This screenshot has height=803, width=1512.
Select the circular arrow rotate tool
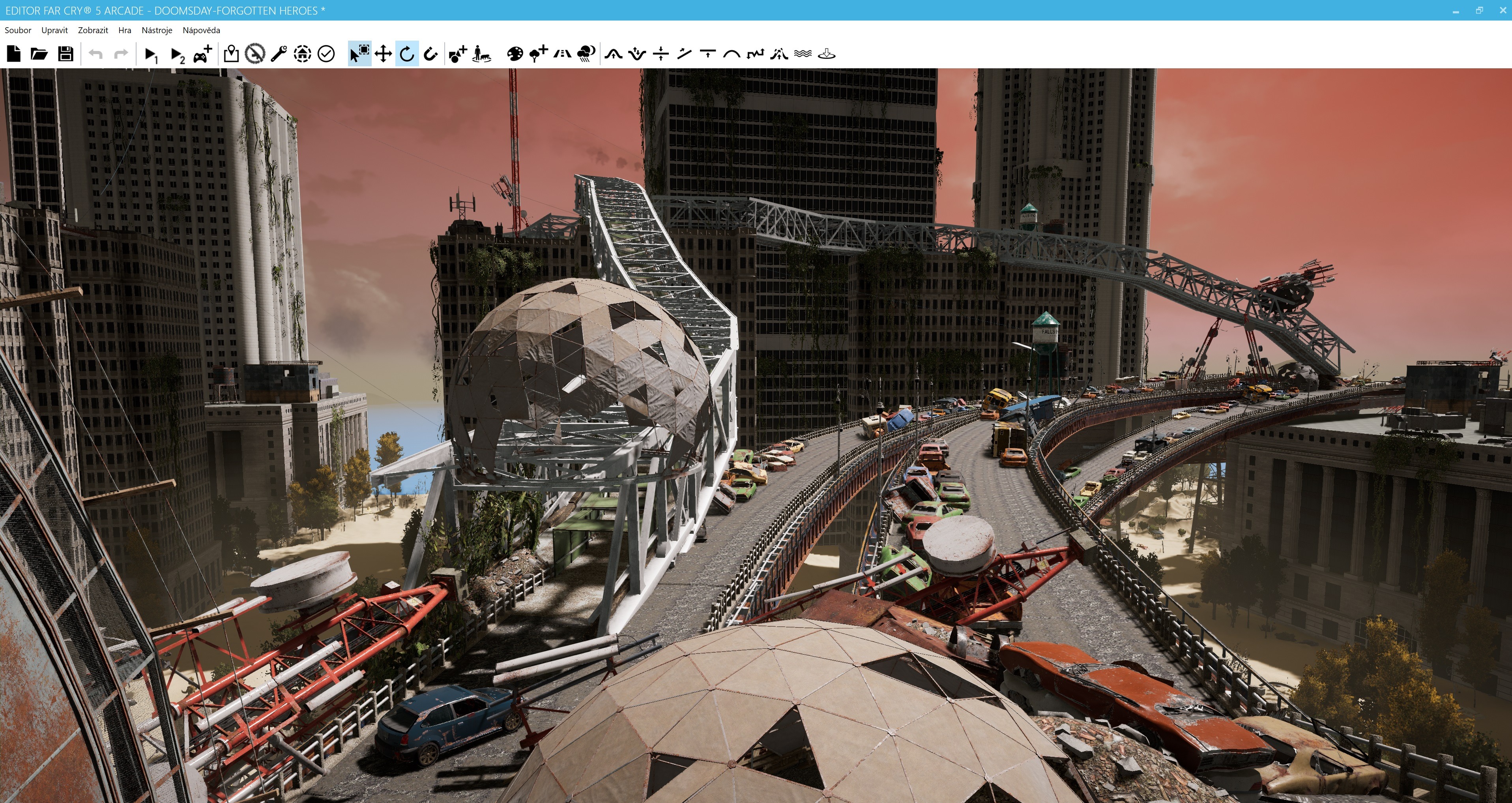click(x=407, y=54)
